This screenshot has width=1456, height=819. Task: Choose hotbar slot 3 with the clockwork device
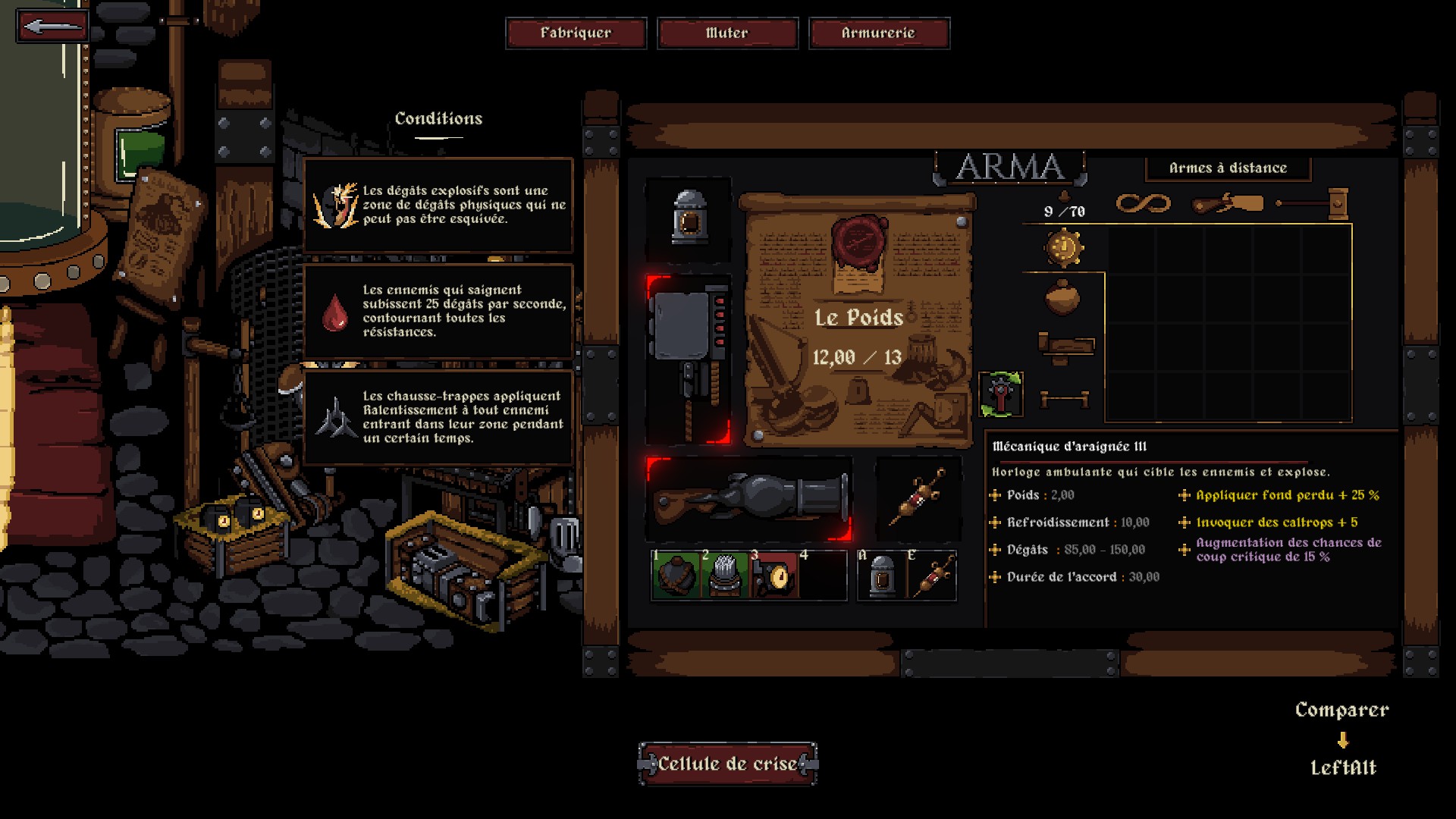[773, 576]
